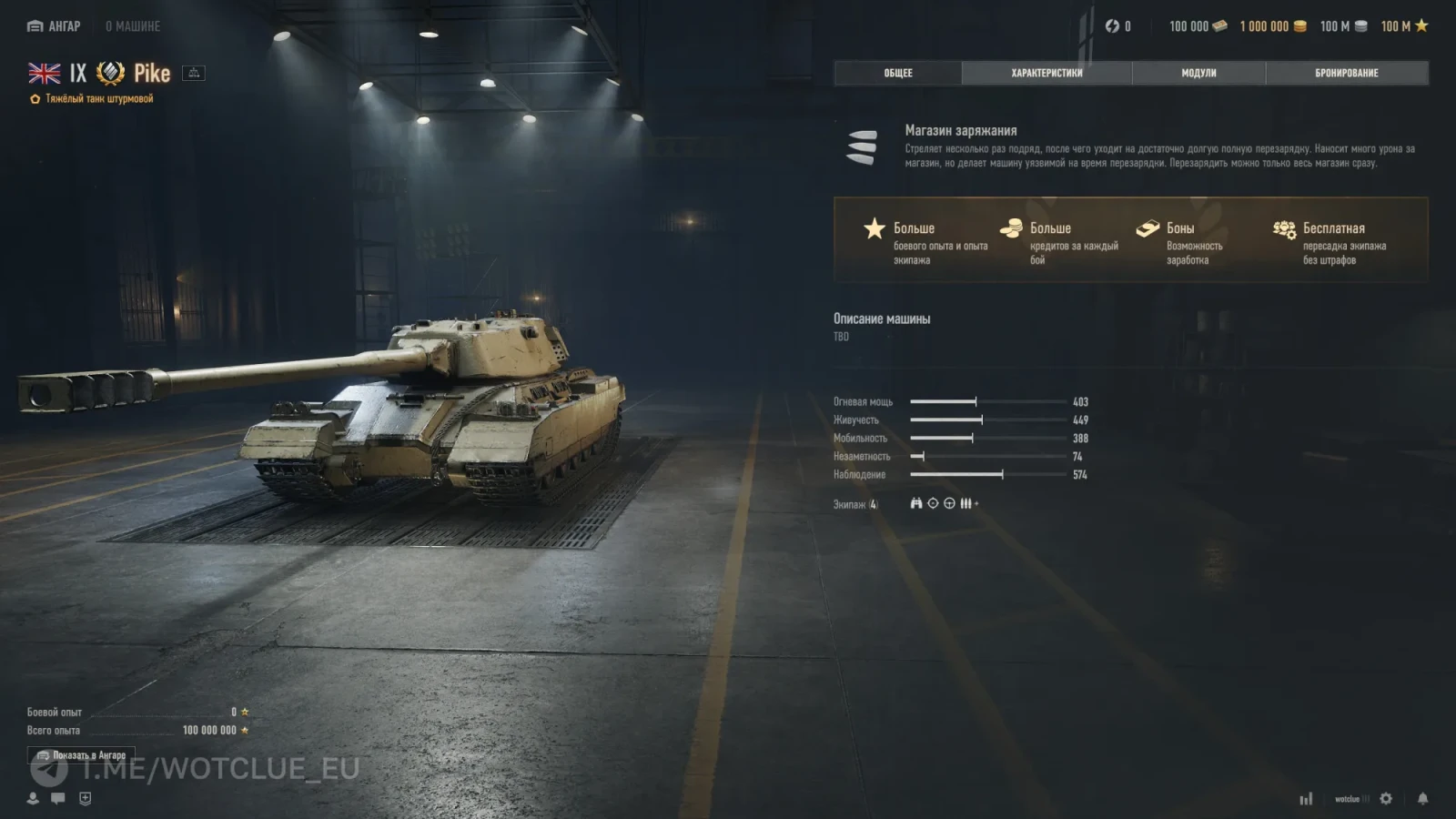Viewport: 1456px width, 819px height.
Task: Click the loader shells crew icon
Action: pyautogui.click(x=966, y=504)
